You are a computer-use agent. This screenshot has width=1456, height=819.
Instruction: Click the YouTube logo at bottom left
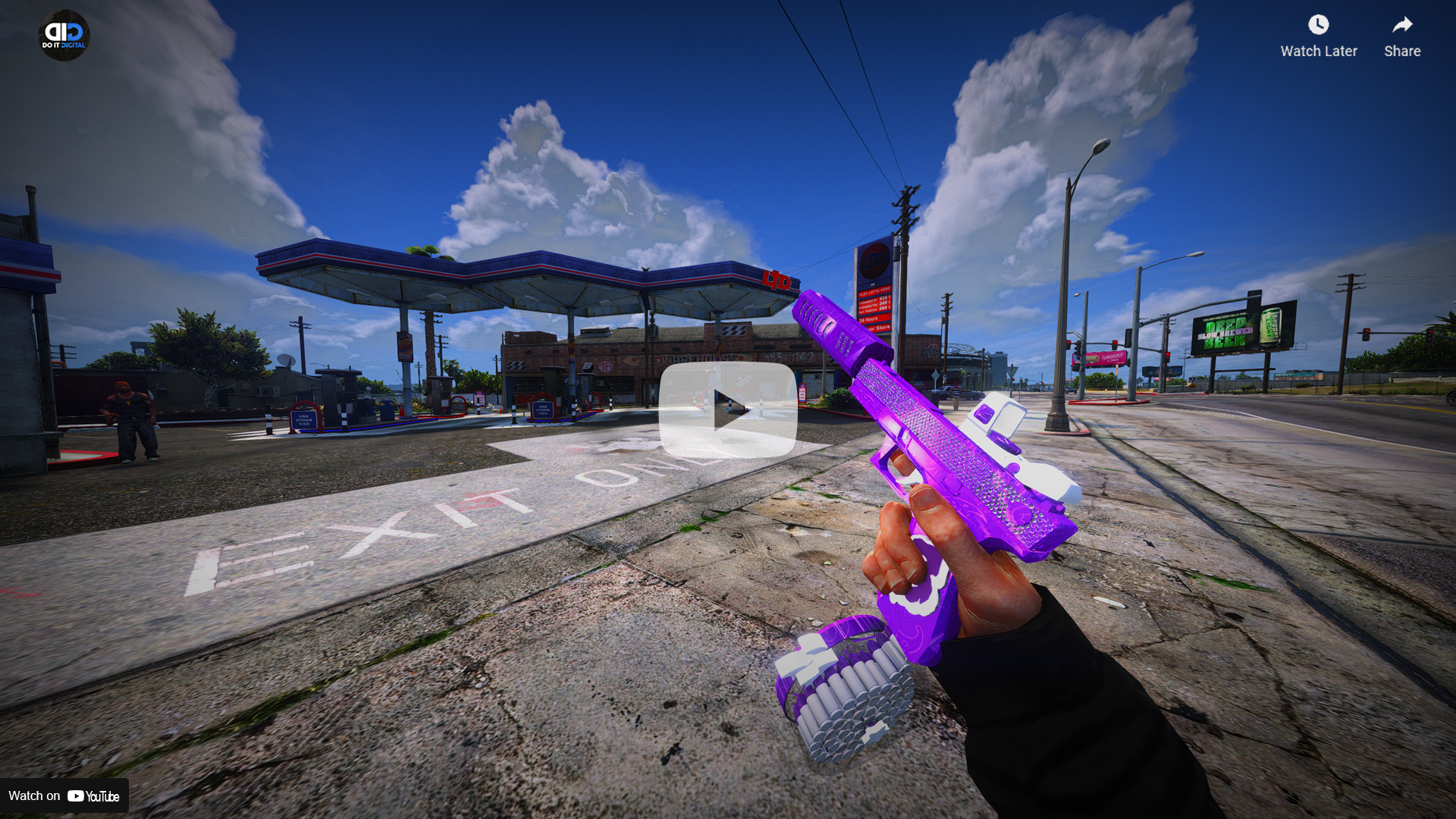(93, 796)
